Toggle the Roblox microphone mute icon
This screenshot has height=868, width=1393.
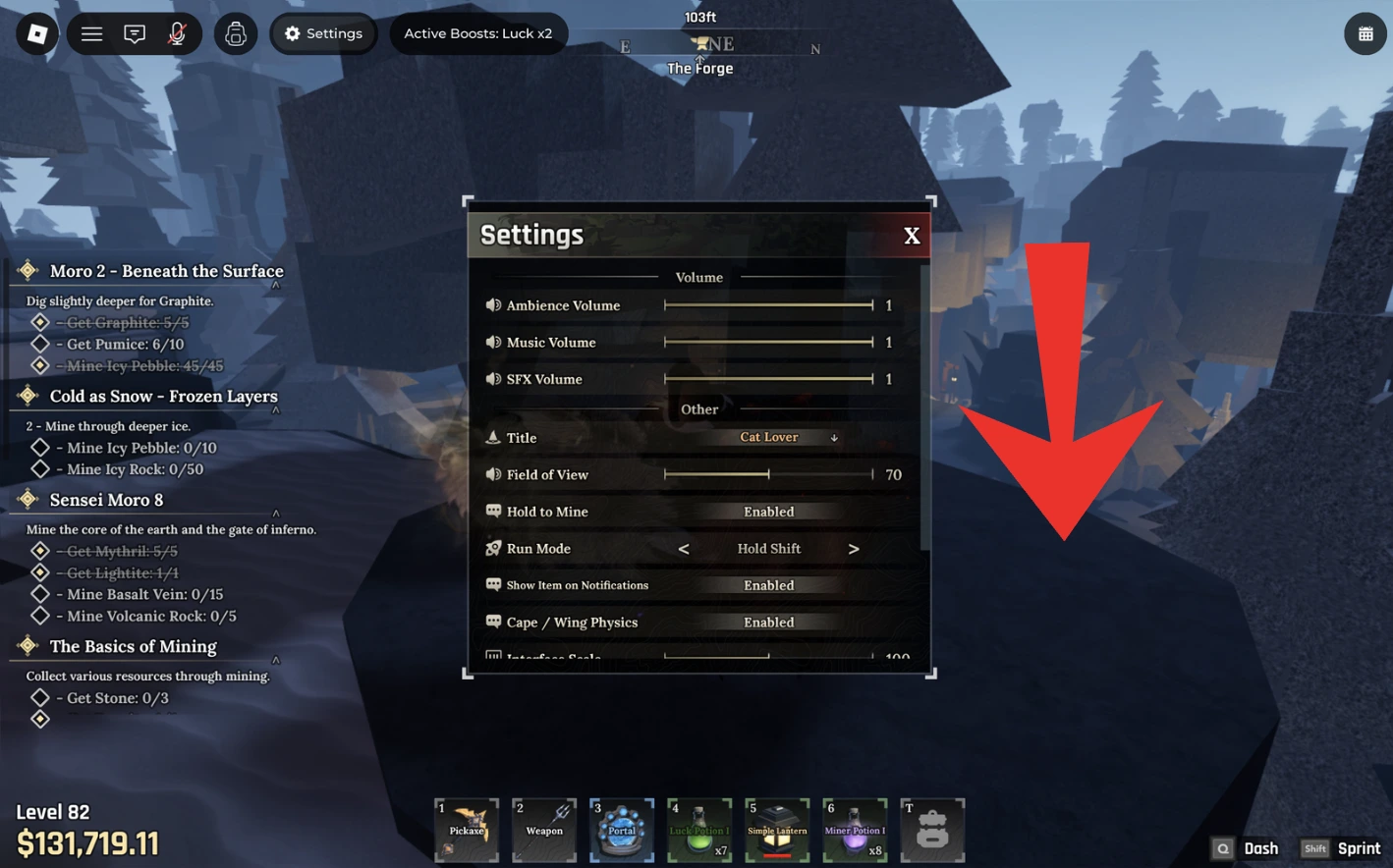pos(176,32)
